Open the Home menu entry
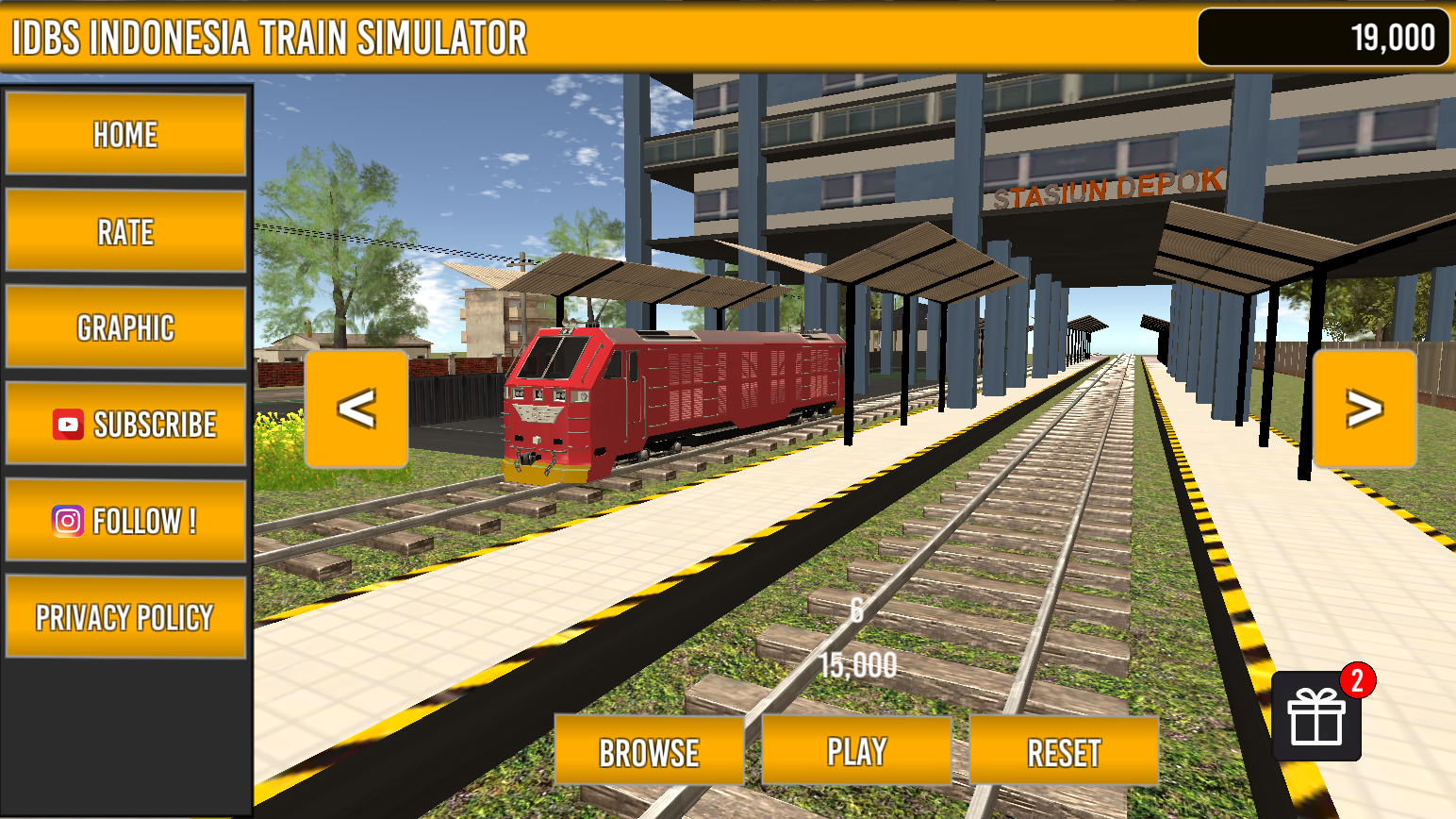Screen dimensions: 1456x819 pos(125,134)
